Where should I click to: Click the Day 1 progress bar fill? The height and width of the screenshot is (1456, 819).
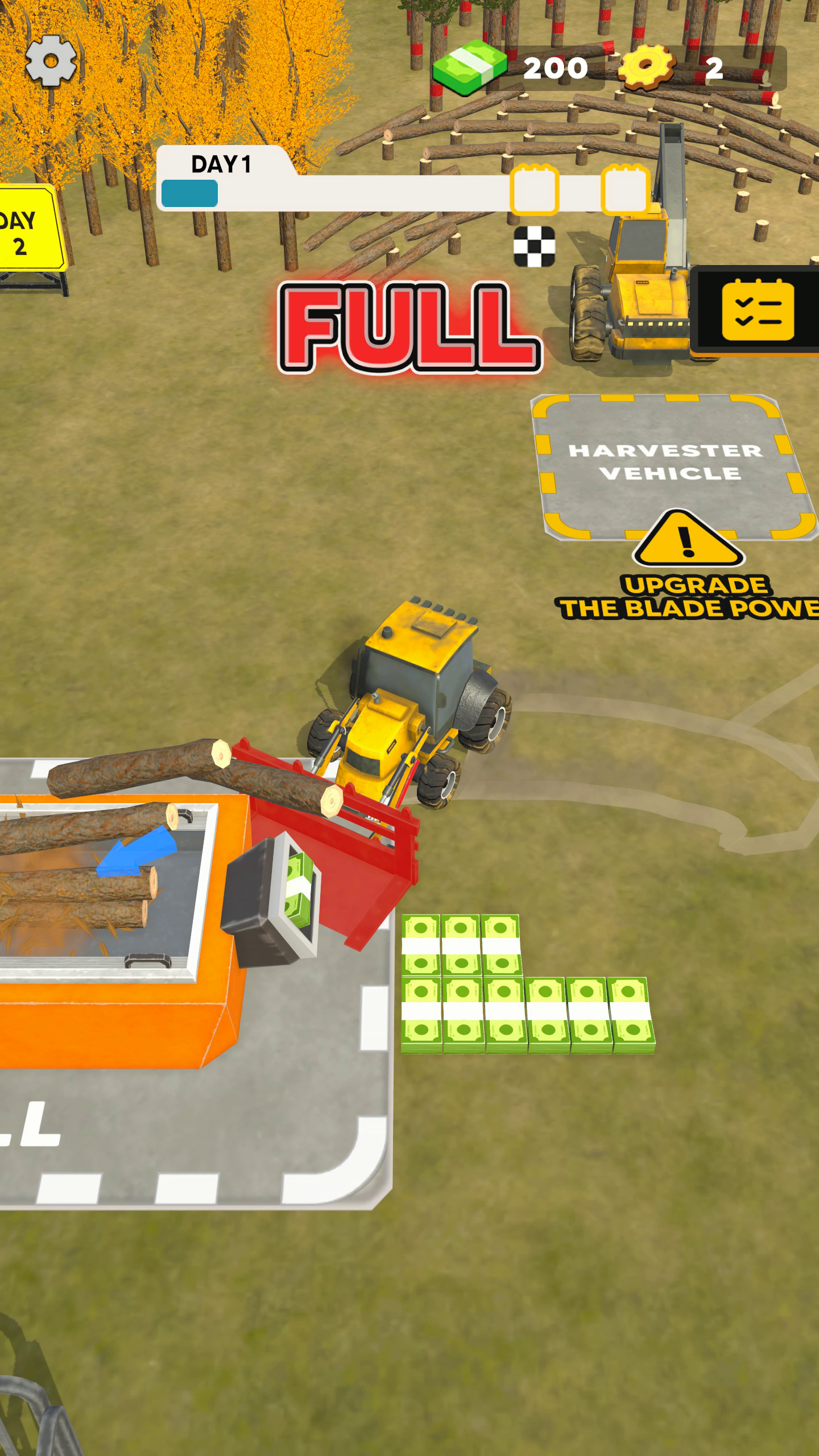(189, 192)
